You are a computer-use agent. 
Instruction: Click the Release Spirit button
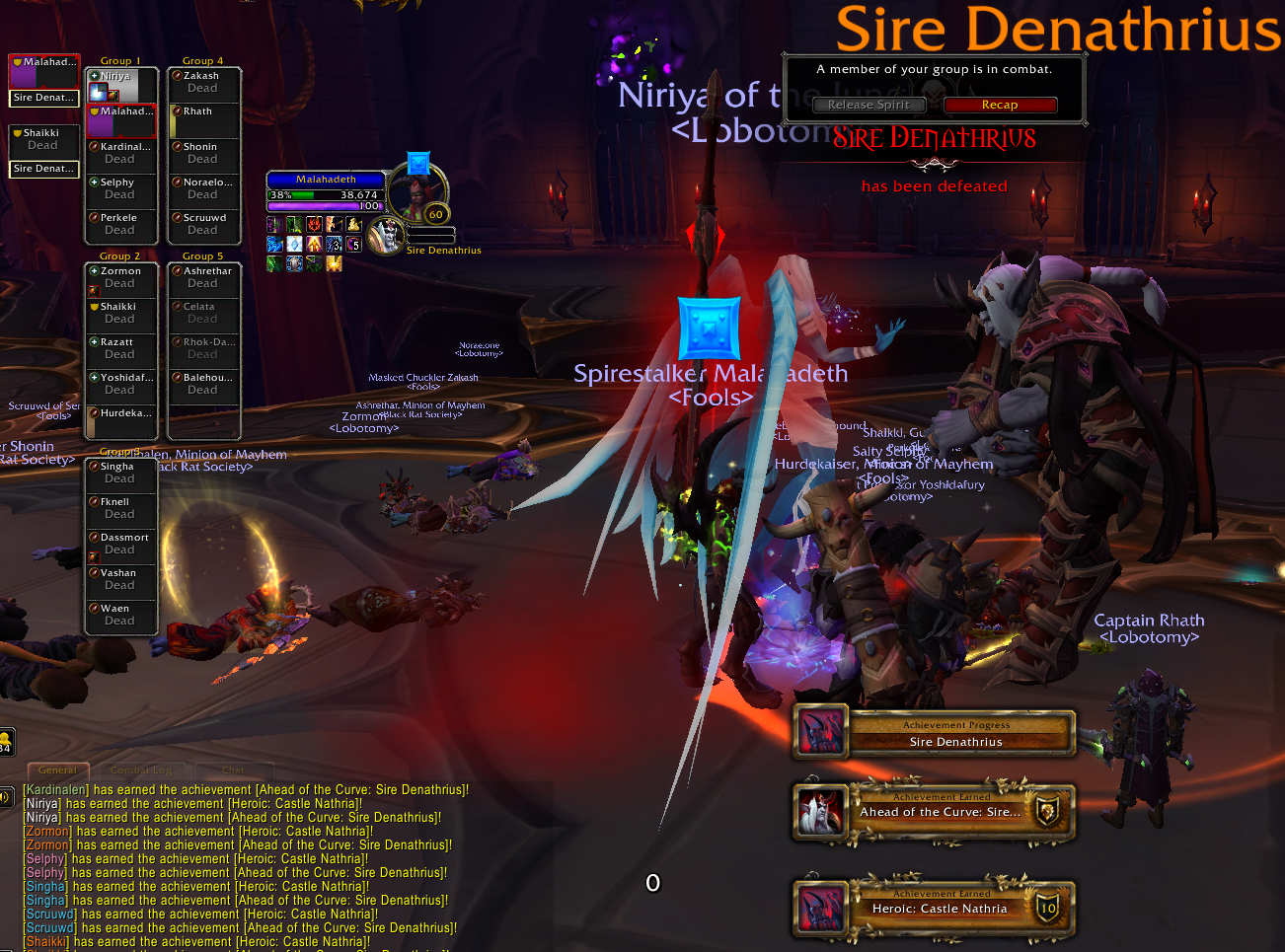coord(868,104)
